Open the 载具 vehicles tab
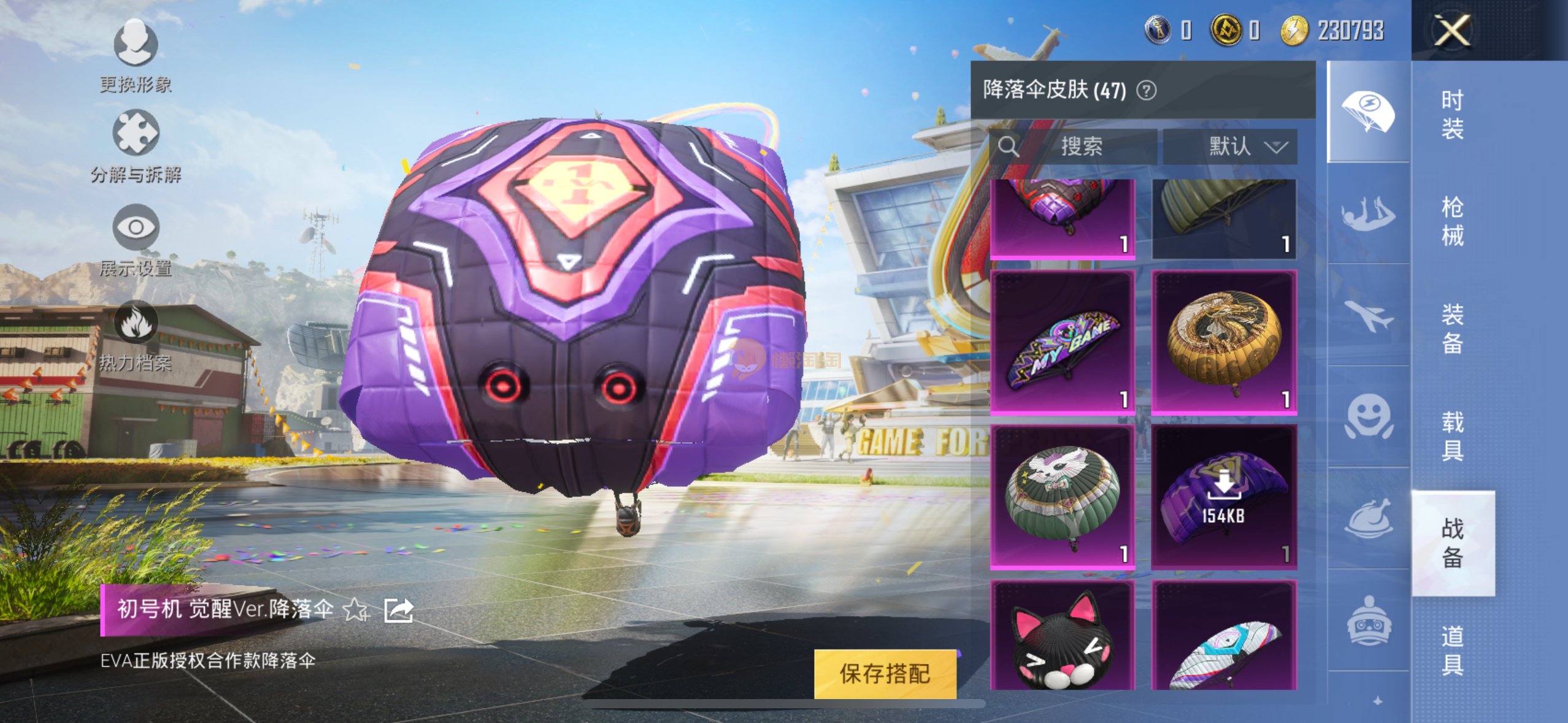Viewport: 1568px width, 723px height. 1452,435
